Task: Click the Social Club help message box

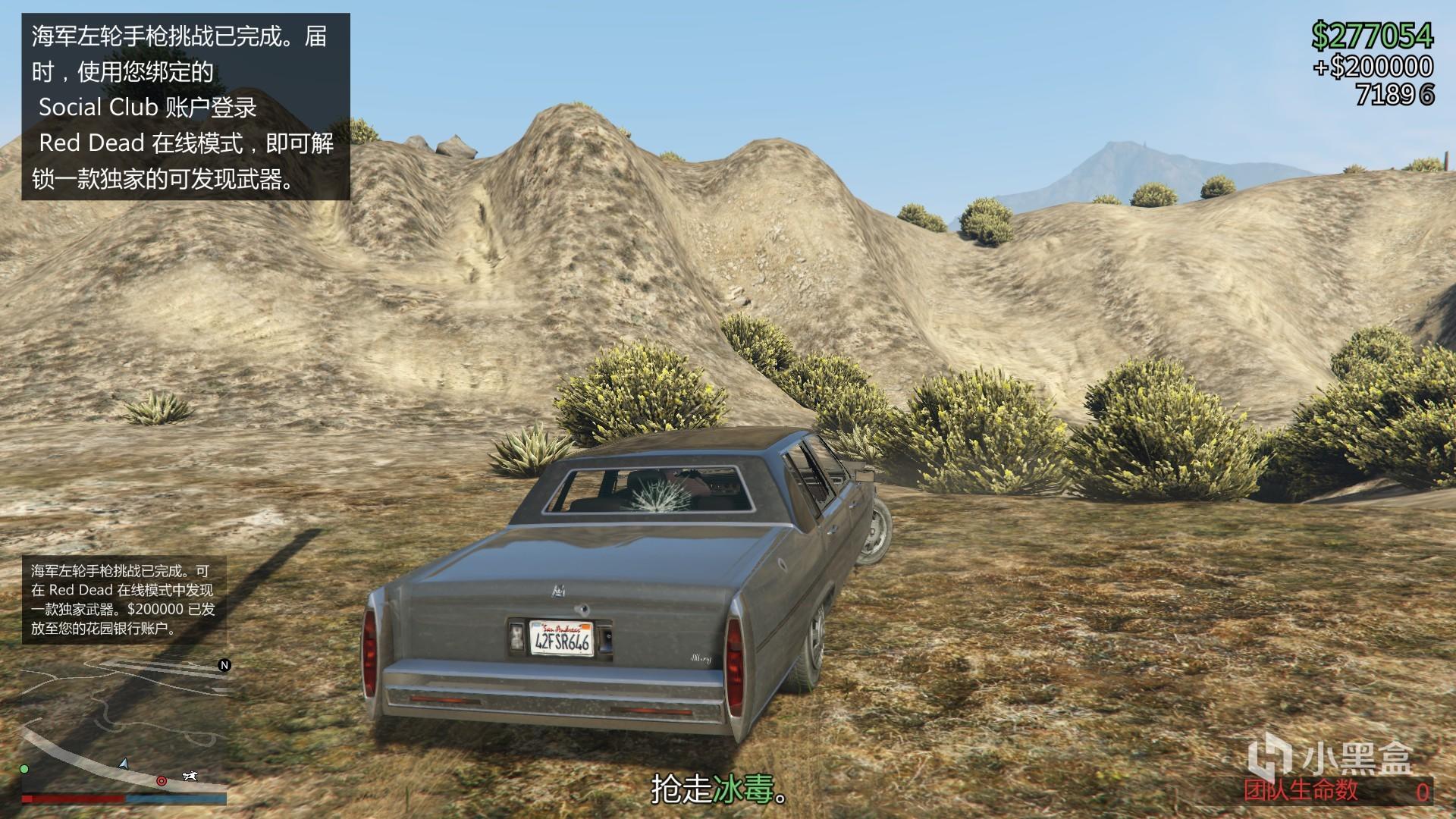Action: click(186, 107)
